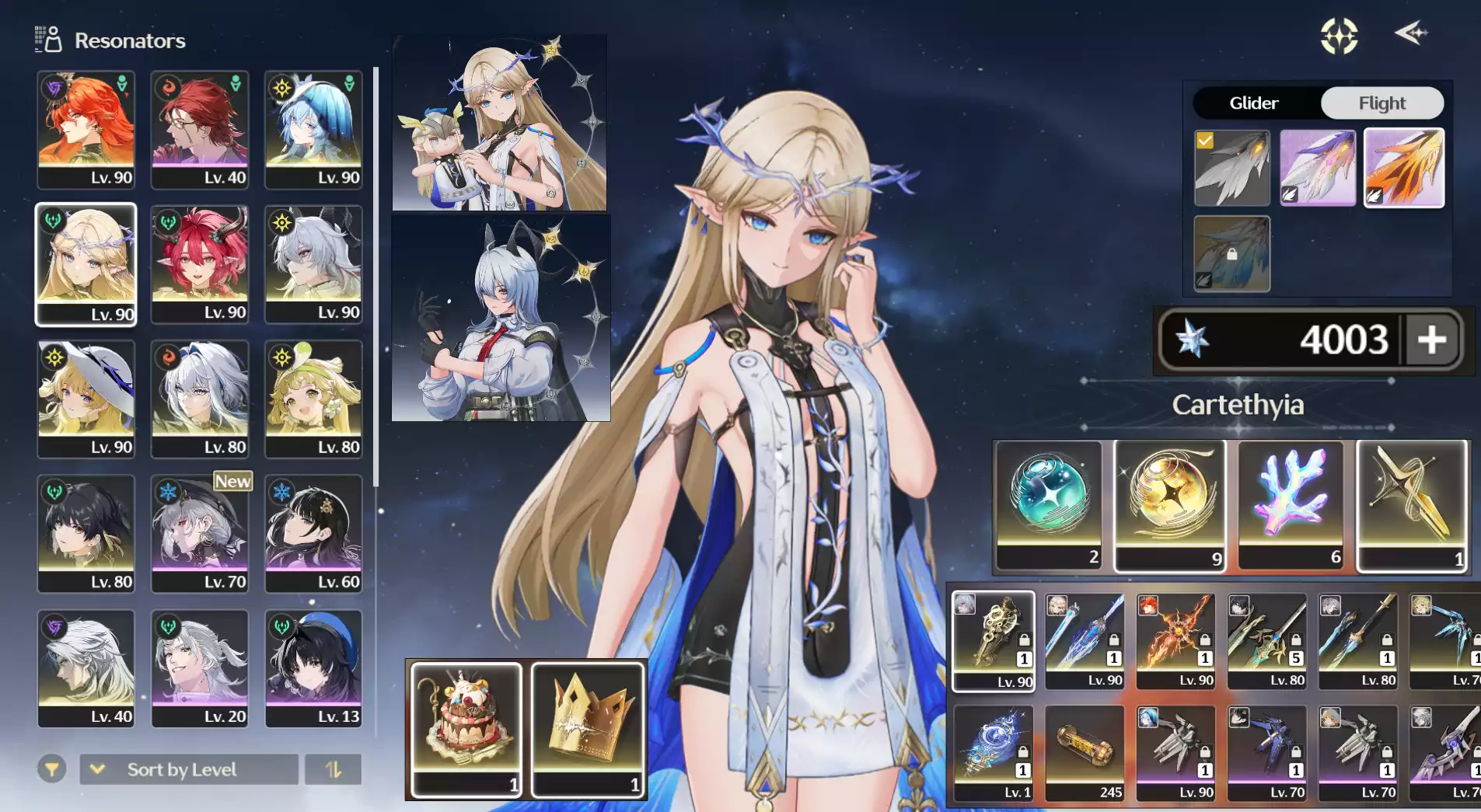Select the locked dark blue glider
The height and width of the screenshot is (812, 1481).
coord(1231,253)
